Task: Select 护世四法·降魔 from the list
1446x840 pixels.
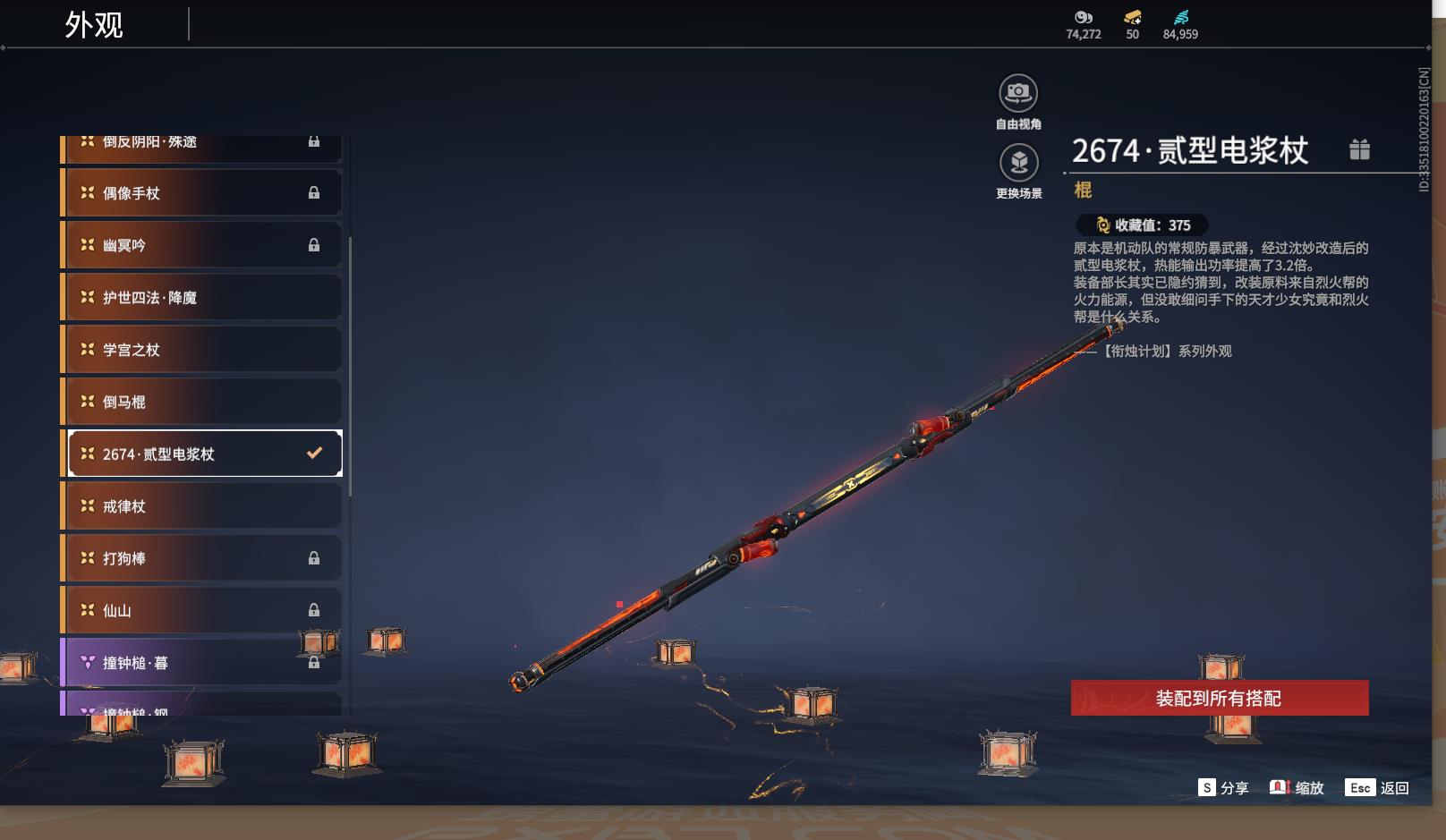Action: click(x=202, y=297)
